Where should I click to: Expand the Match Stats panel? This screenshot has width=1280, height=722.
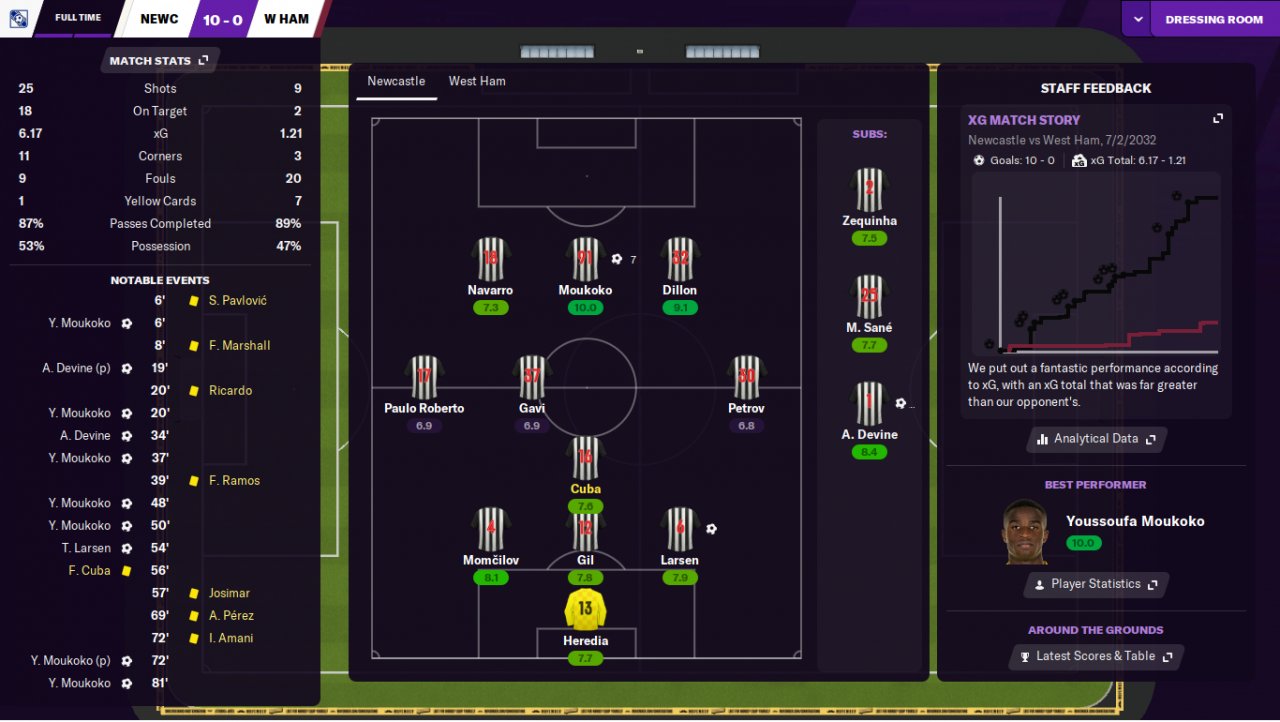tap(159, 61)
